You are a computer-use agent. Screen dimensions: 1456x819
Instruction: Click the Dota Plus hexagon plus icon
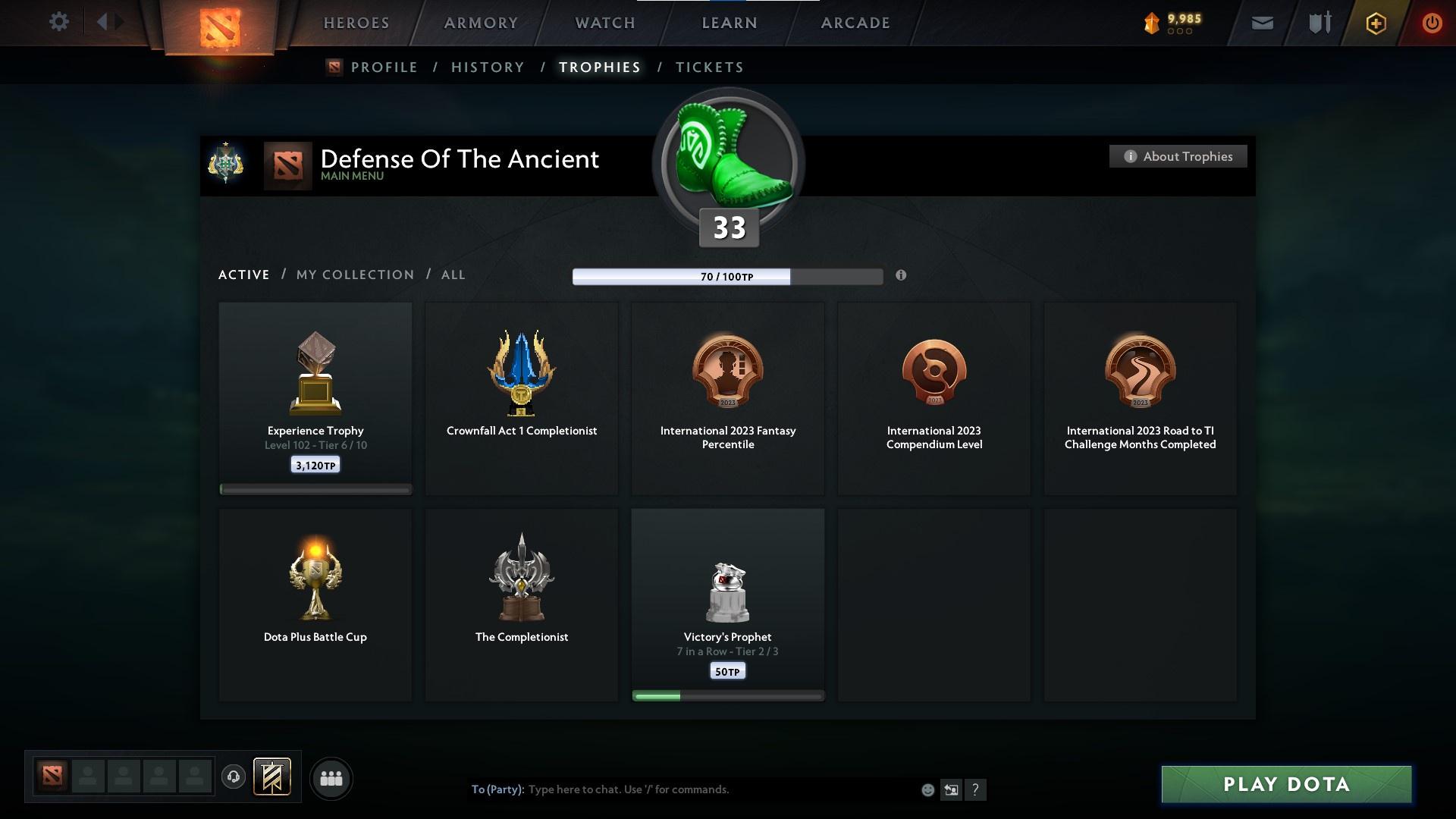pyautogui.click(x=1375, y=23)
